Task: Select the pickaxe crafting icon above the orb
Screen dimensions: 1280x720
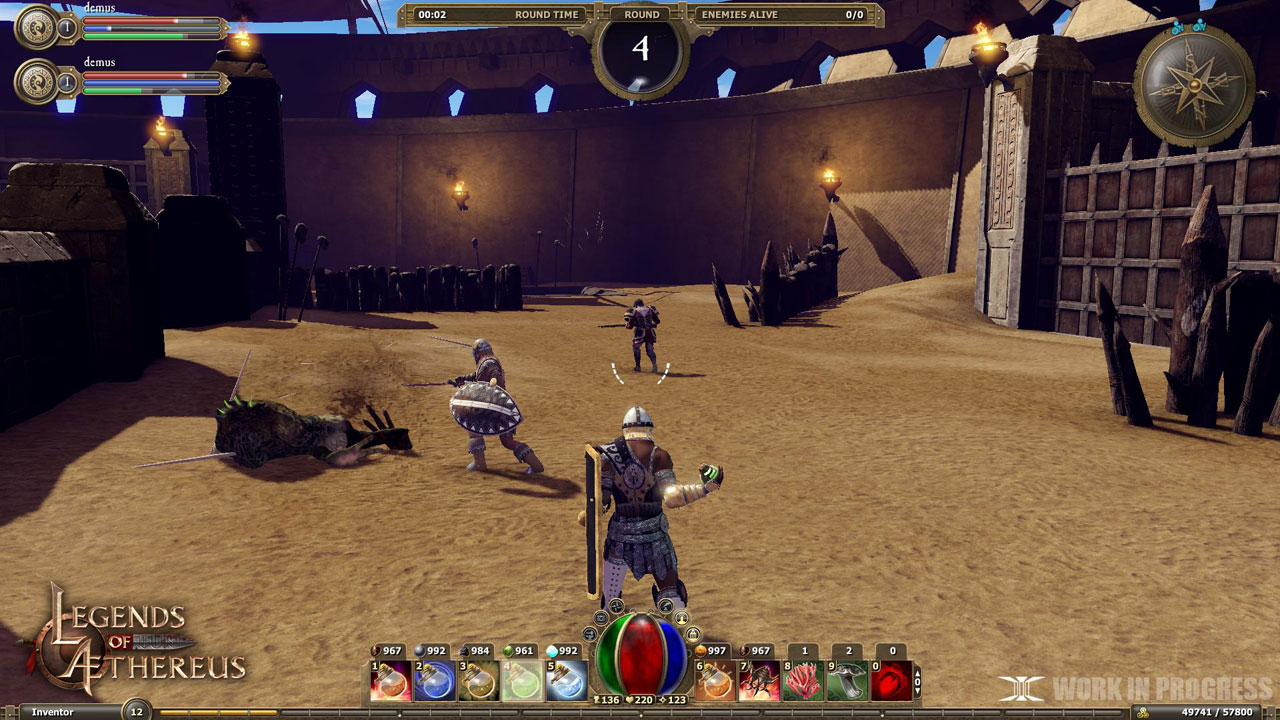Action: click(665, 606)
